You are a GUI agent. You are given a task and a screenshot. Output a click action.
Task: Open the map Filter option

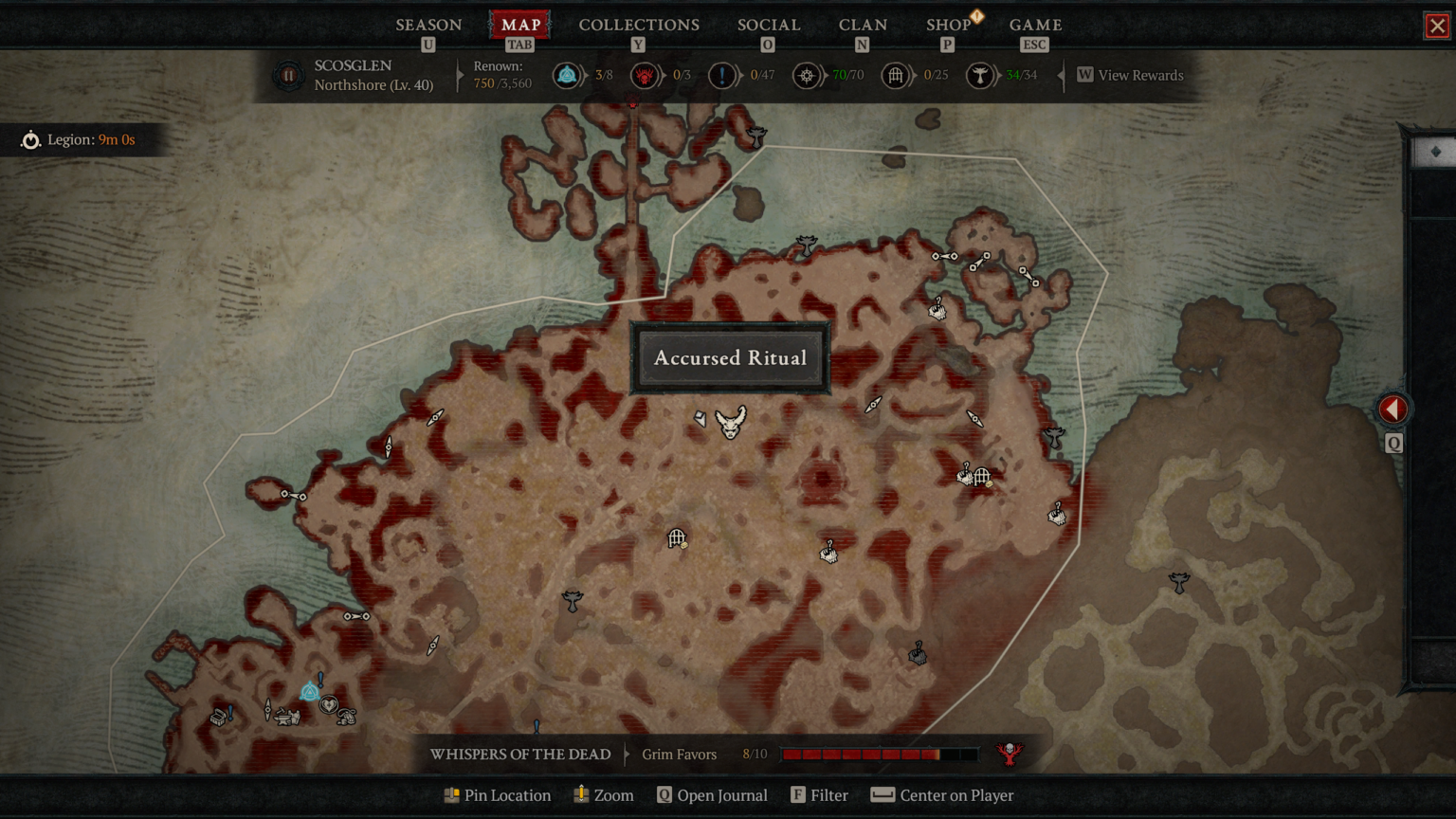click(x=819, y=795)
